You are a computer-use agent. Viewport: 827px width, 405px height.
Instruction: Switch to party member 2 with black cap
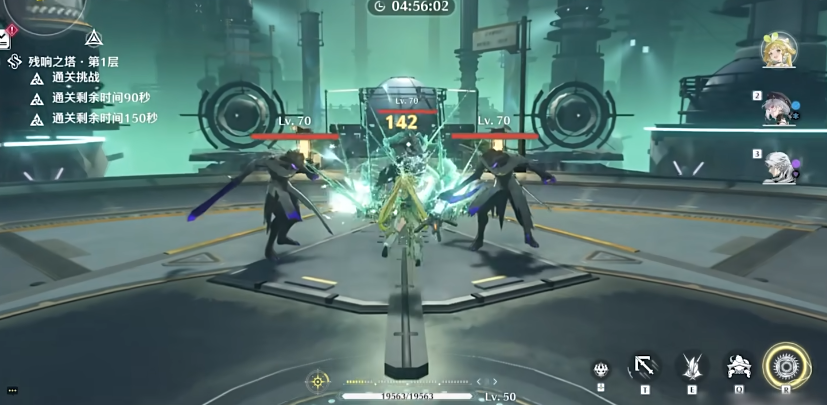(777, 110)
